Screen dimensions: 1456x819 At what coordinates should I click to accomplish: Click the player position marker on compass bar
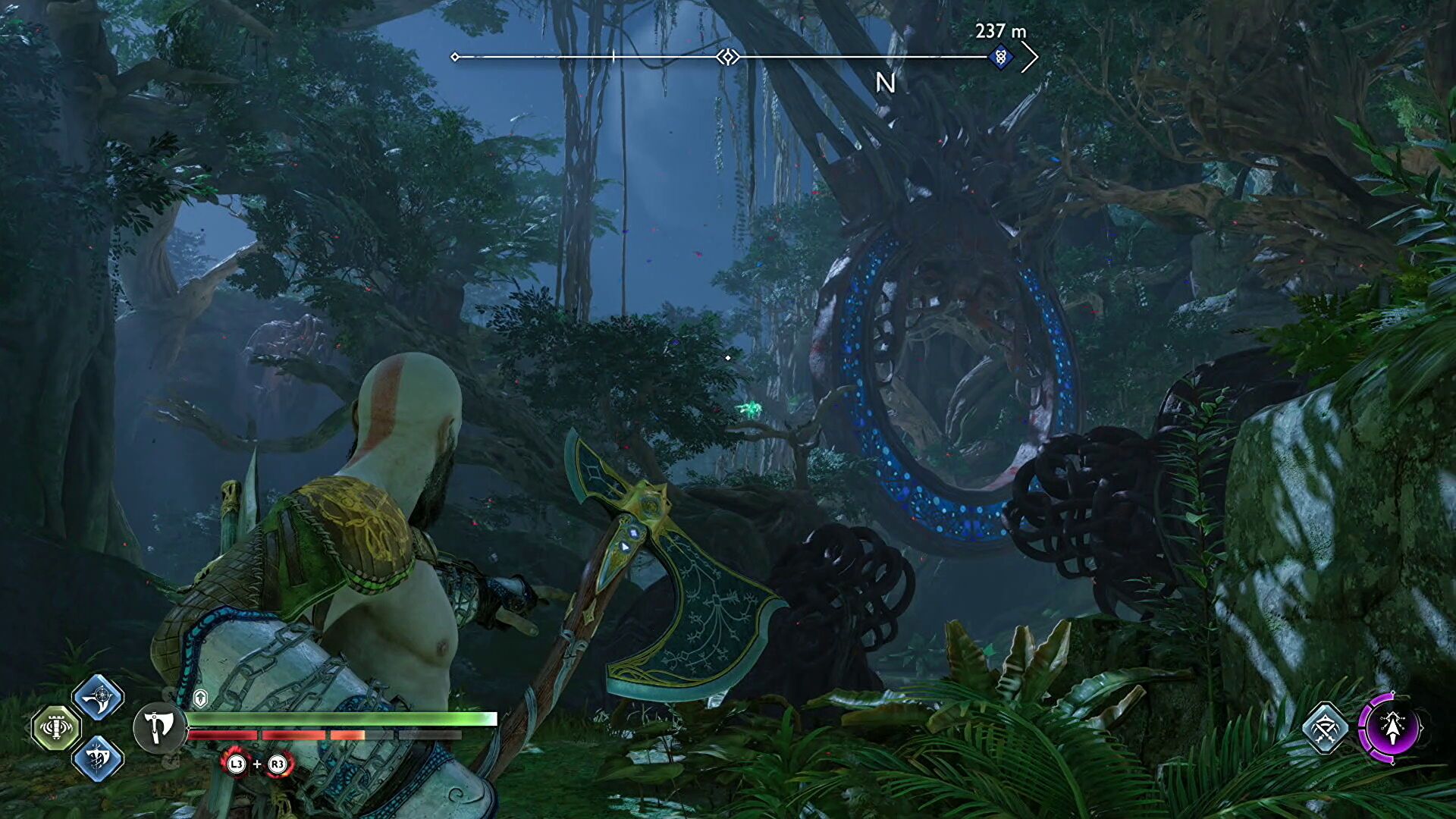pos(726,55)
